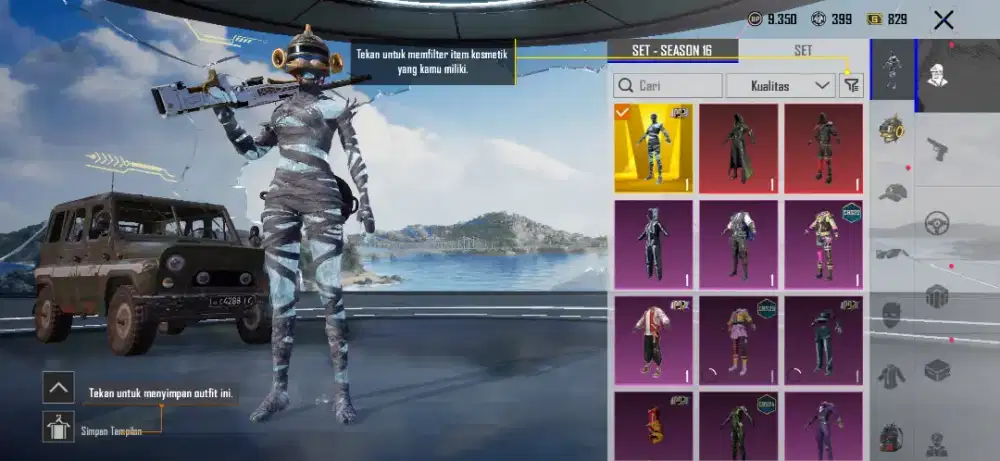This screenshot has width=1000, height=461.
Task: Toggle the owned-items filter funnel icon
Action: click(x=851, y=86)
